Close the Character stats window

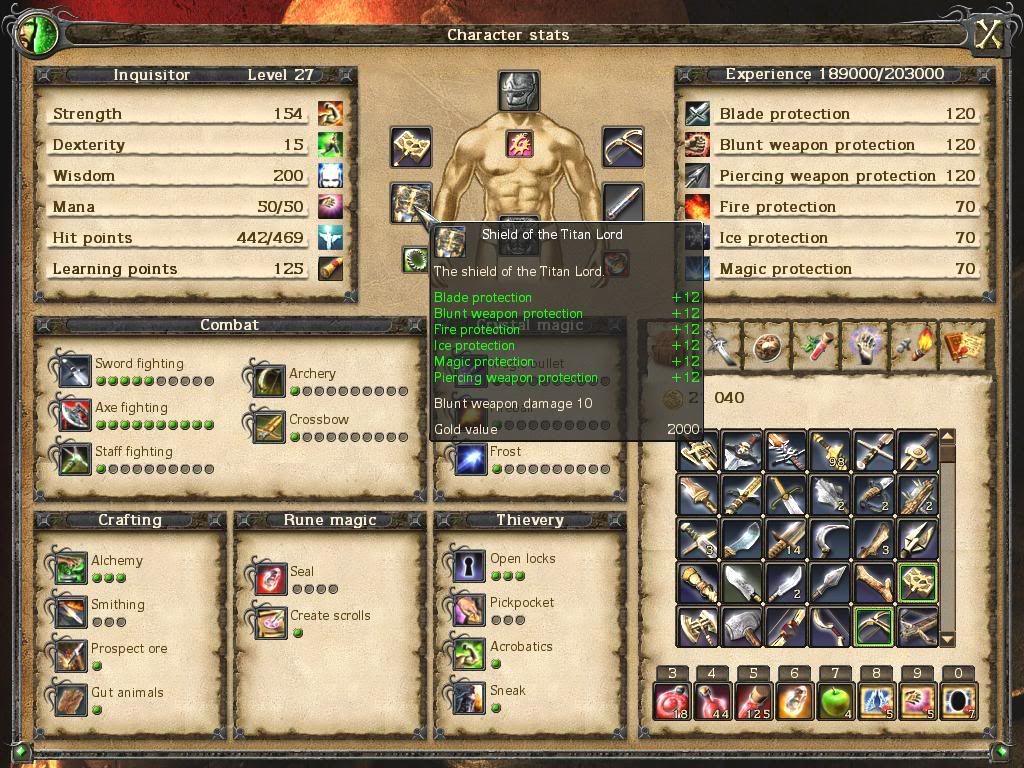989,34
